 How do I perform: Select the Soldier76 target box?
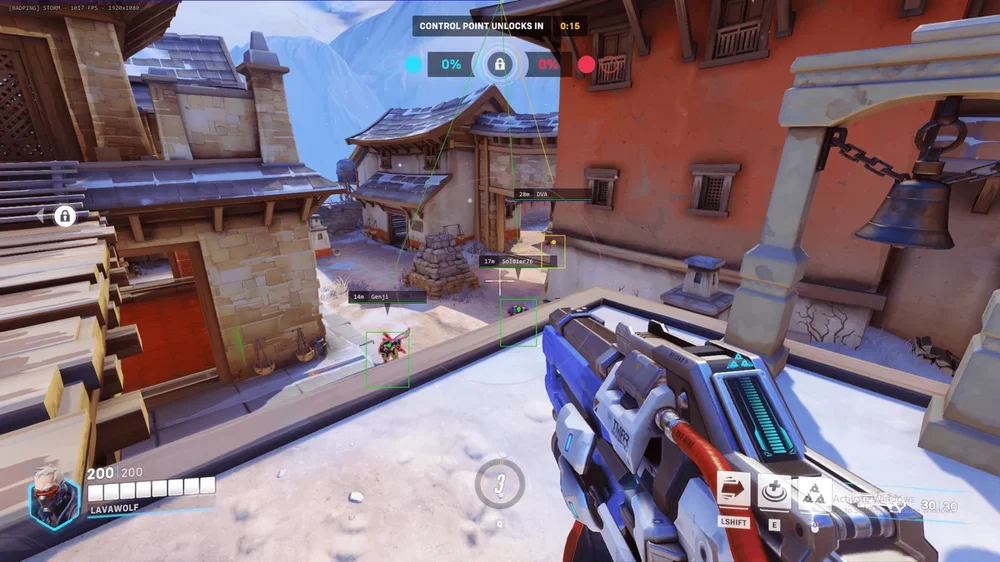coord(518,322)
